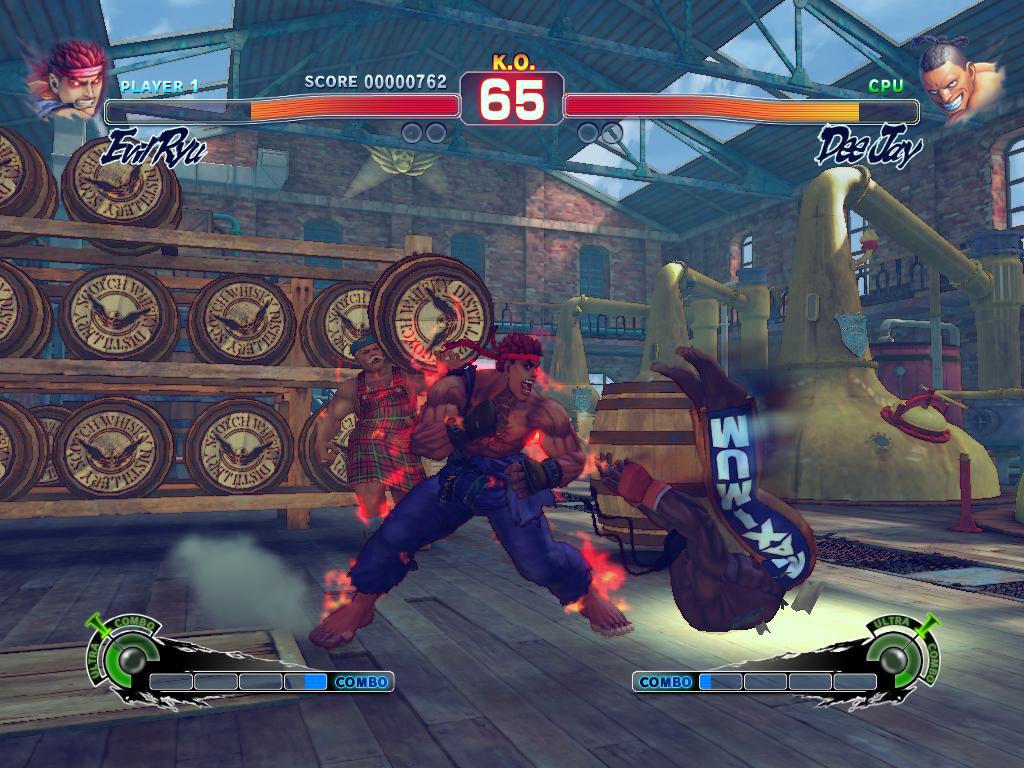Click Dee Jay's character portrait

pos(956,78)
